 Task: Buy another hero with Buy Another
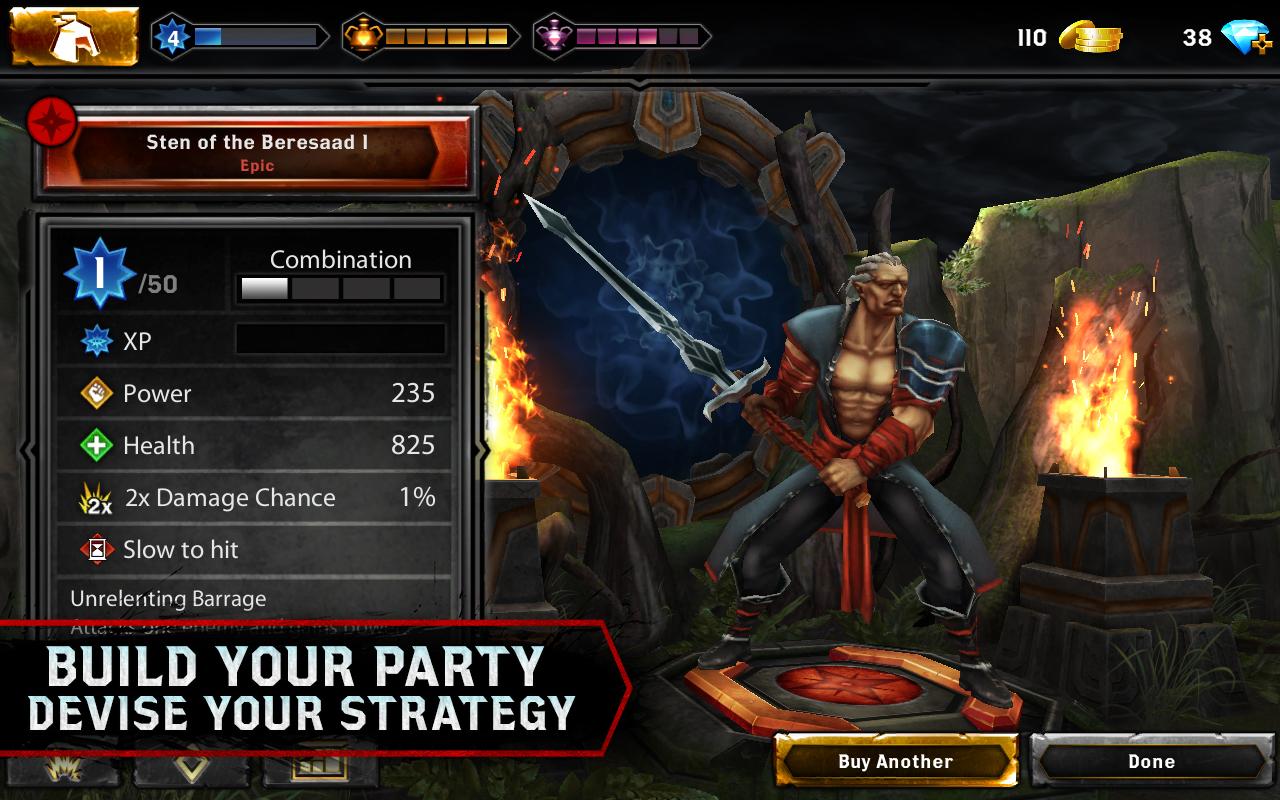895,762
